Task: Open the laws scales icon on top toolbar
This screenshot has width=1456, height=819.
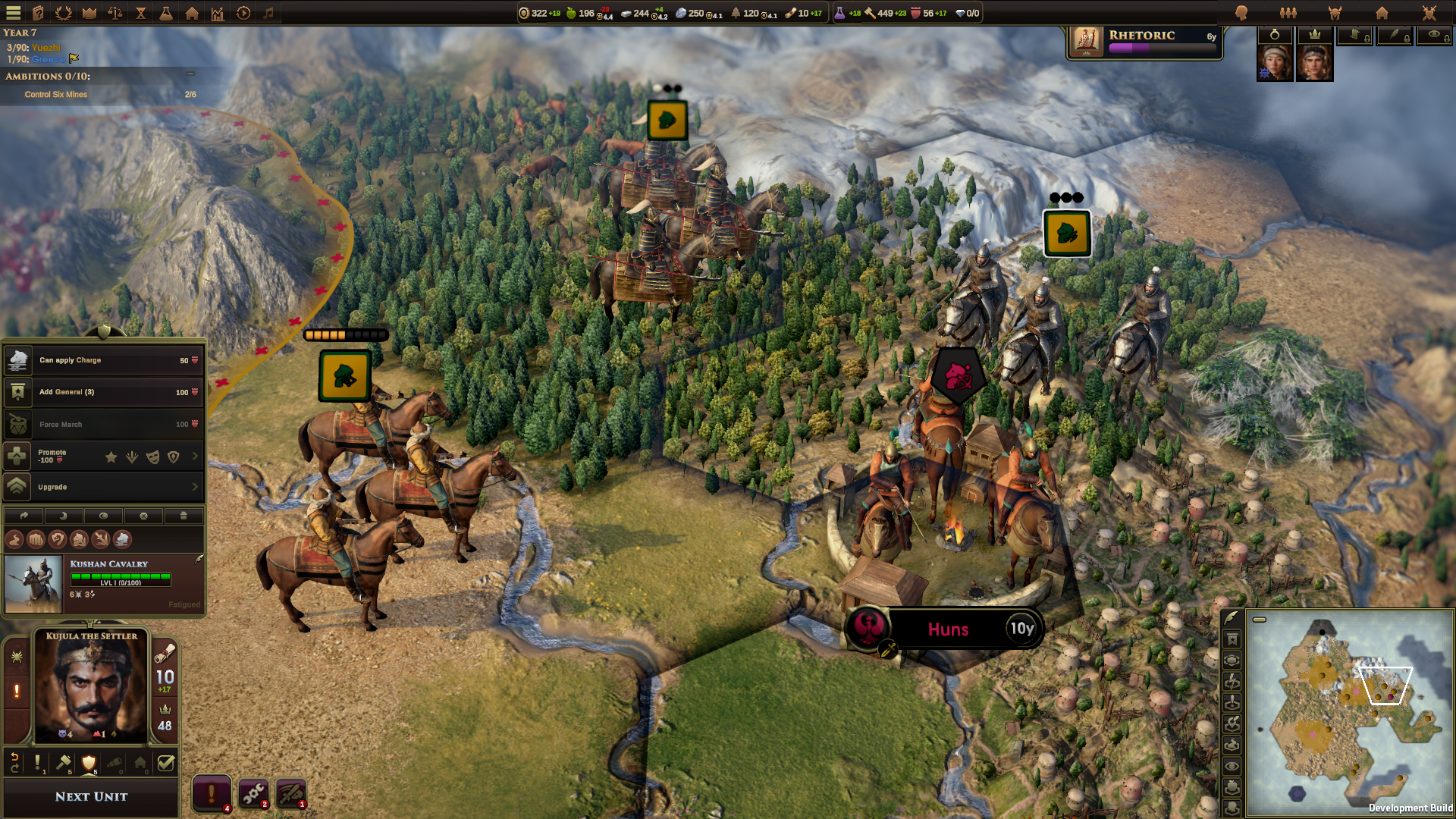Action: click(115, 13)
